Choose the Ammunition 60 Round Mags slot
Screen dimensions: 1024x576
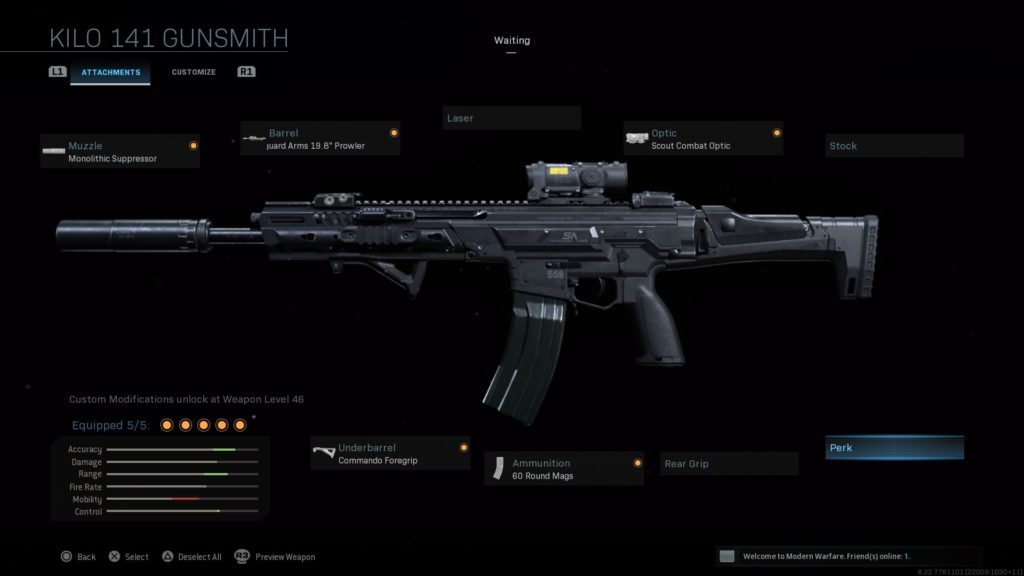click(x=564, y=469)
